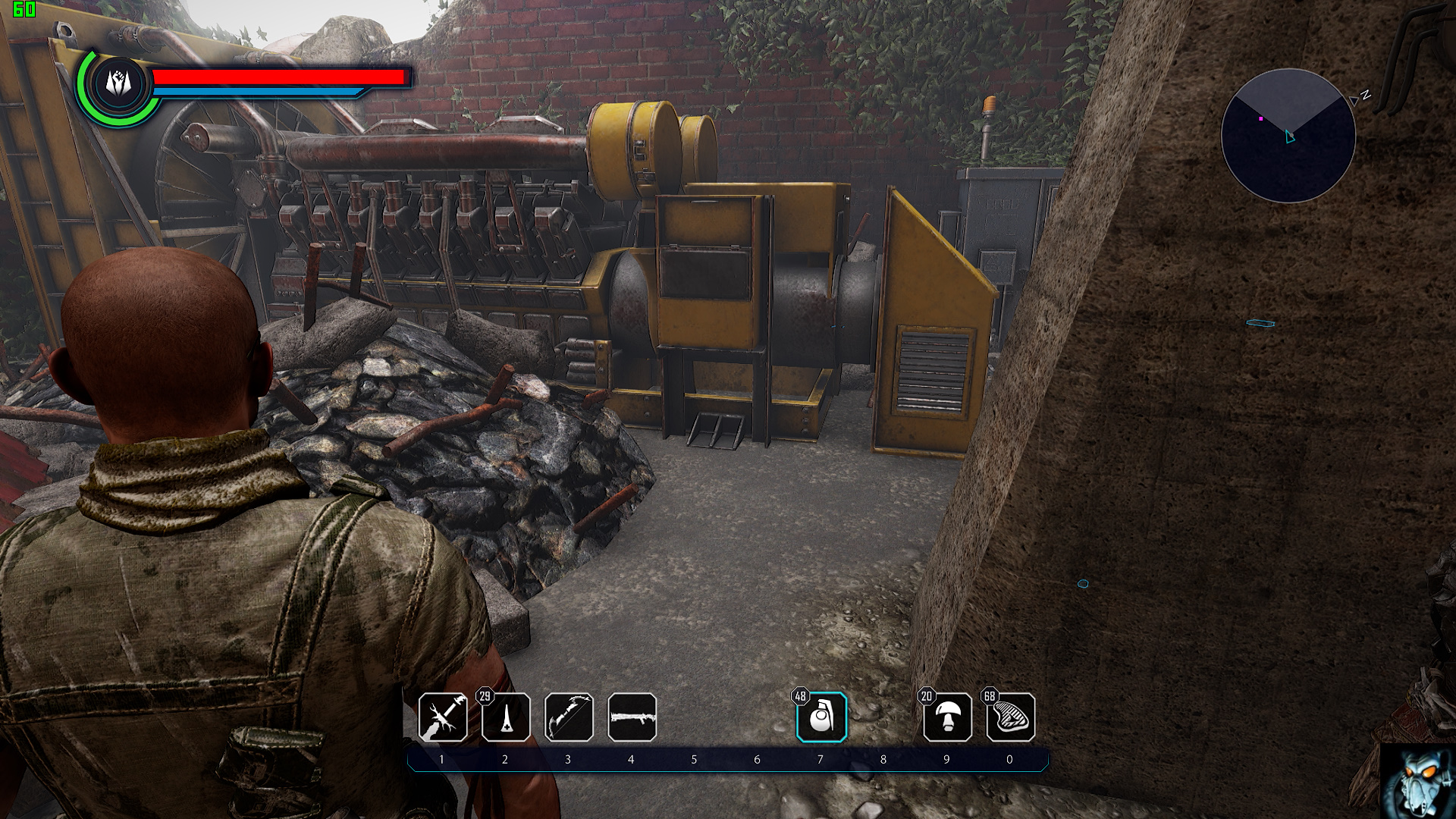The image size is (1456, 819).
Task: Click the faction emblem beside the health bar
Action: pyautogui.click(x=118, y=83)
